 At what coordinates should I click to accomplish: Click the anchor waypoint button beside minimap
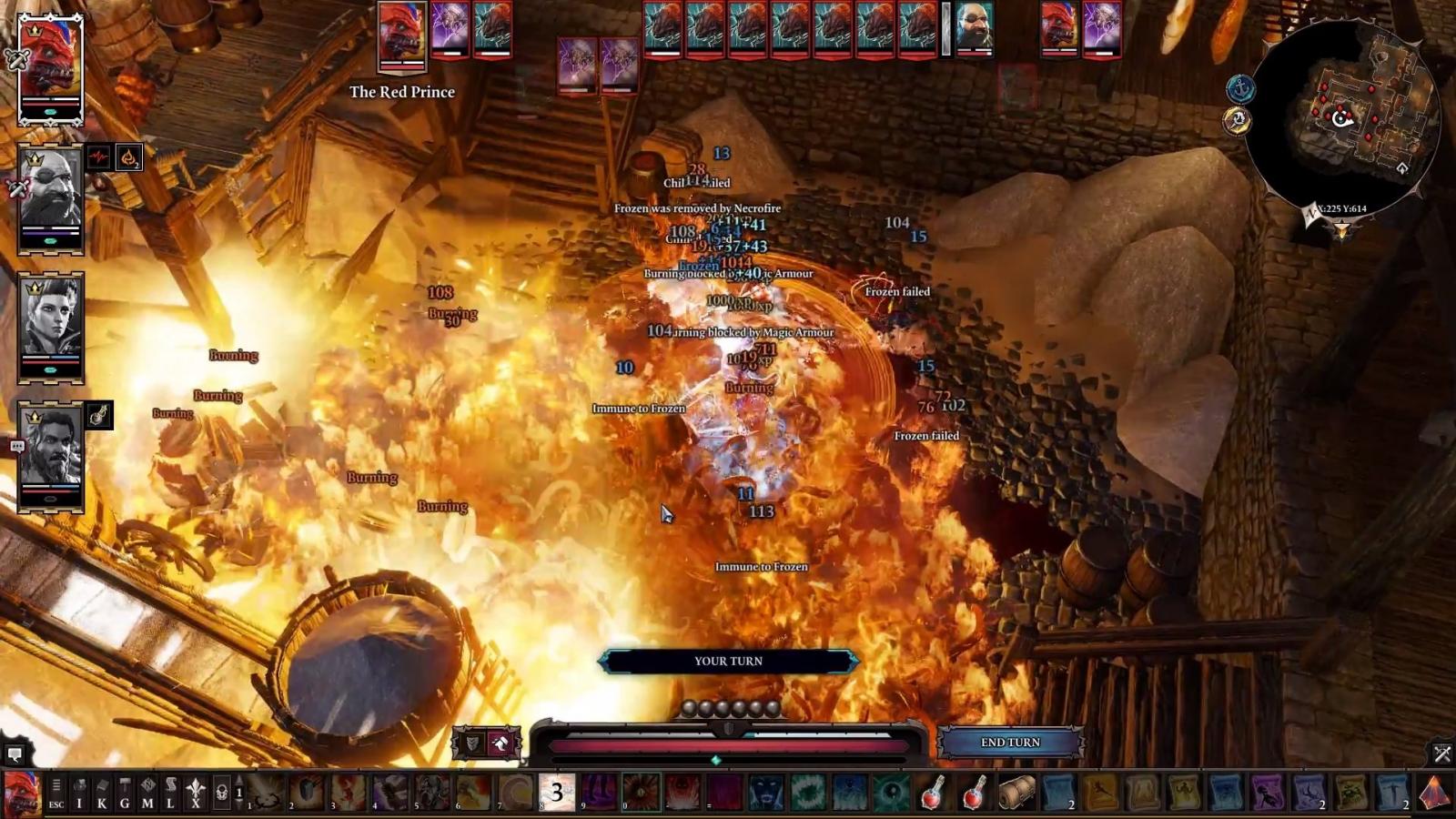(x=1240, y=88)
